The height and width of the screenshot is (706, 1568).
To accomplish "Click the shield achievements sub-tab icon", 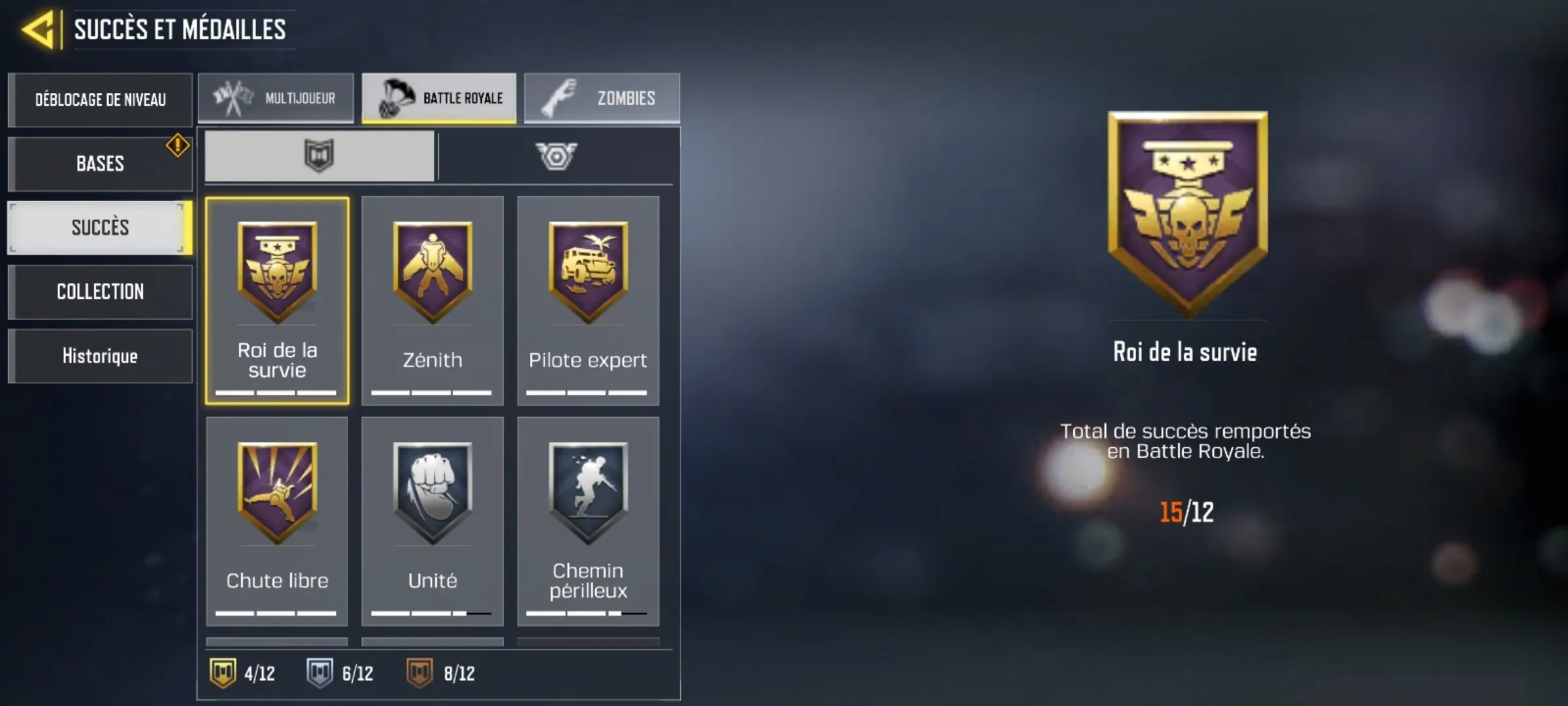I will point(318,155).
